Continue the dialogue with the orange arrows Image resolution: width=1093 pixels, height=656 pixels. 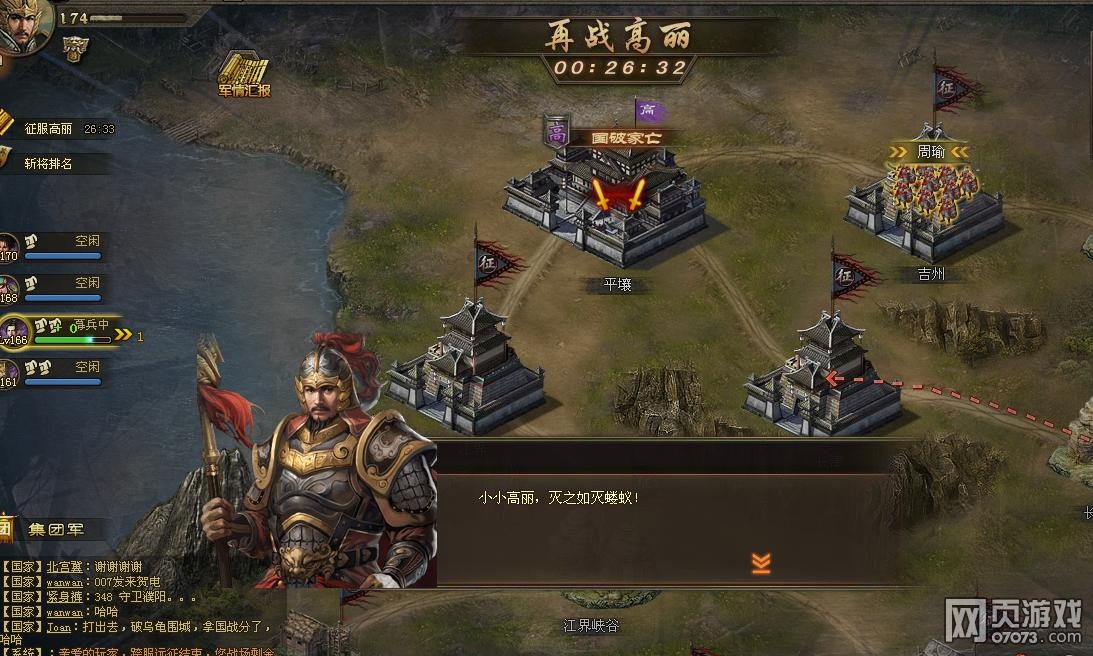point(761,564)
